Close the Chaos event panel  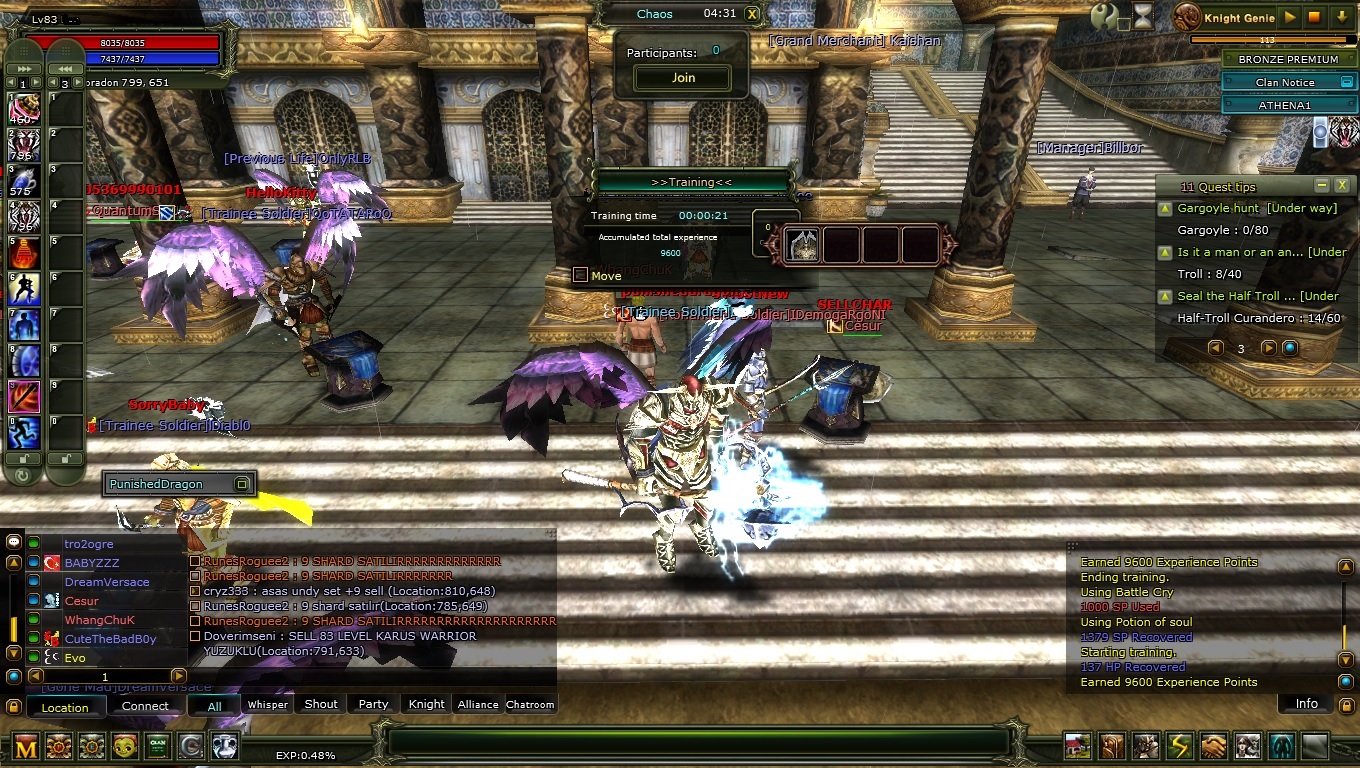(x=752, y=14)
